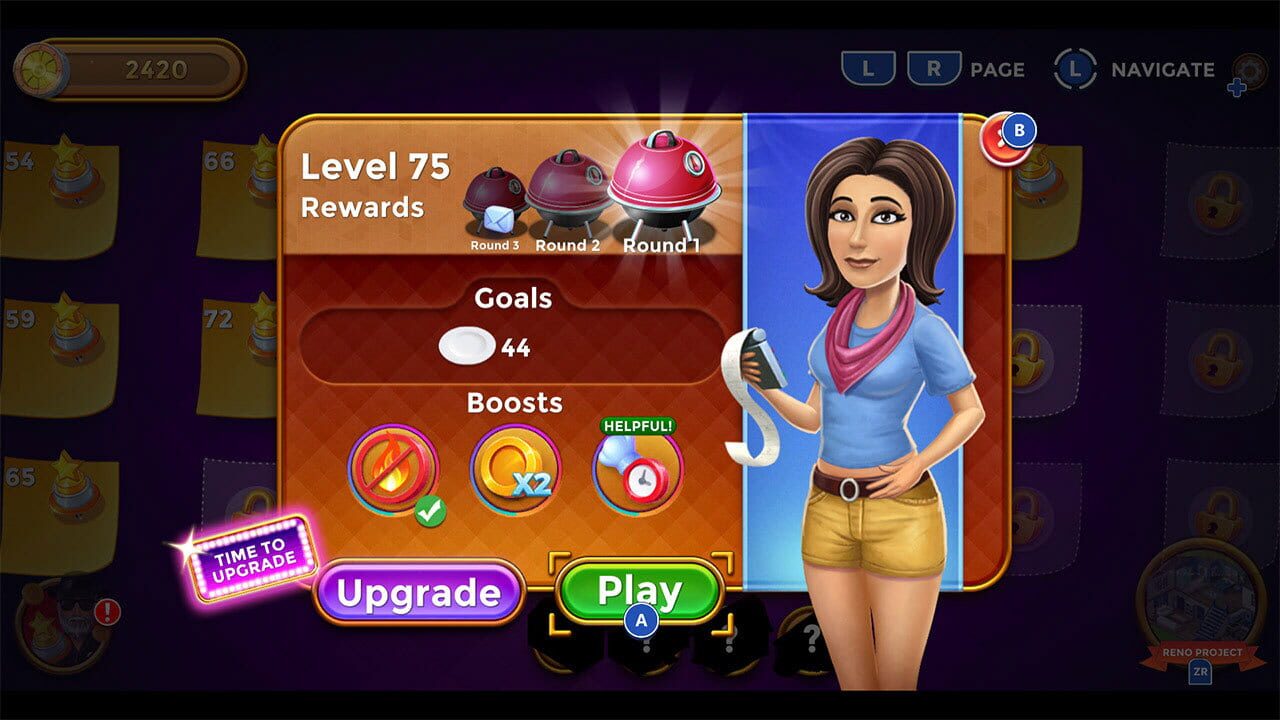1280x720 pixels.
Task: Click the Upgrade button
Action: (x=419, y=592)
